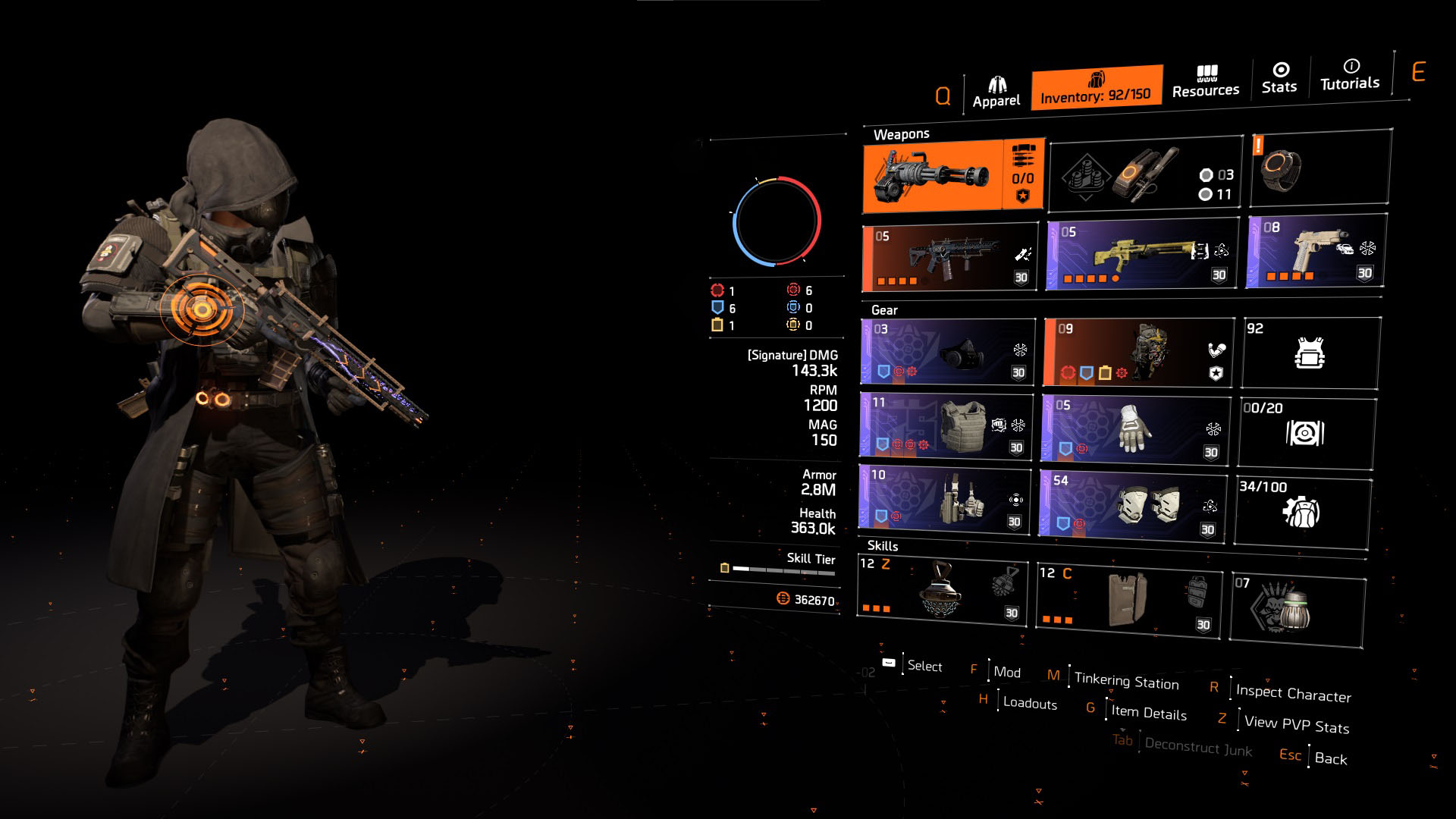Screen dimensions: 1456x819
Task: Select the yellow secondary weapon slot
Action: (x=1141, y=254)
